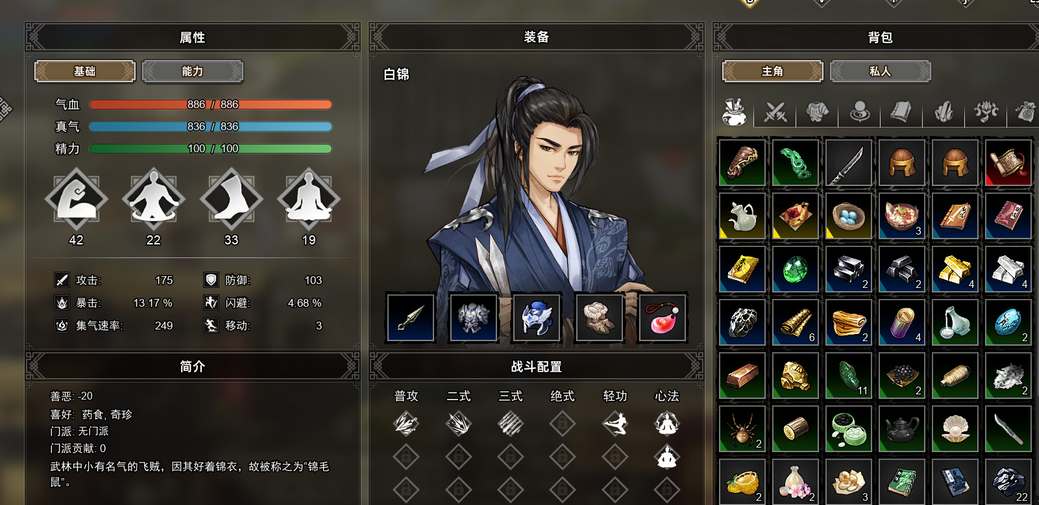Viewport: 1039px width, 505px height.
Task: Switch to the 基础 attributes tab
Action: tap(85, 72)
